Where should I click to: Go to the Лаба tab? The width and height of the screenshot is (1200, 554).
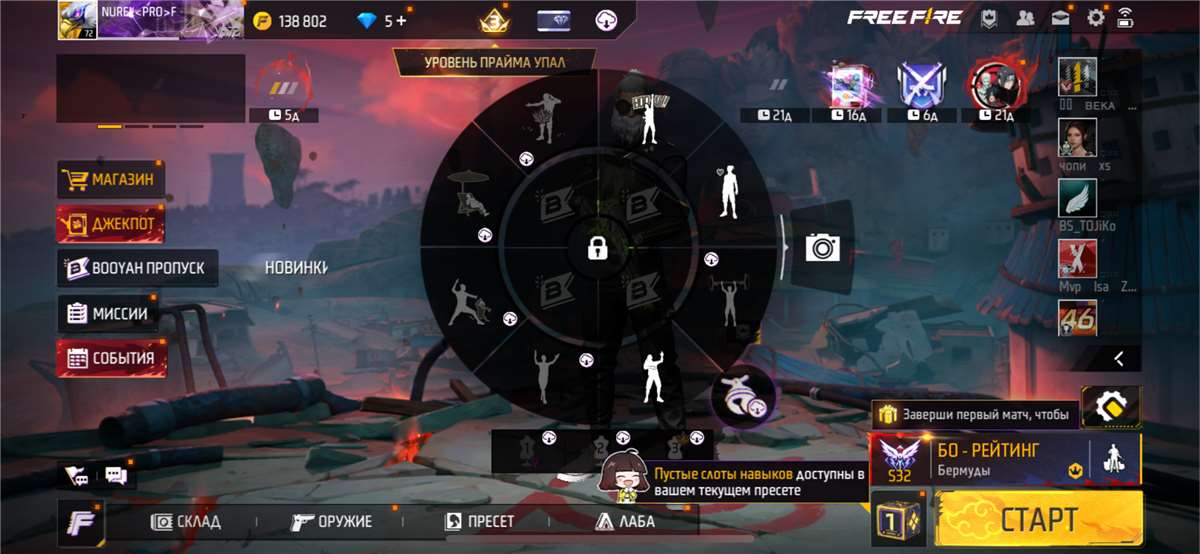[625, 521]
